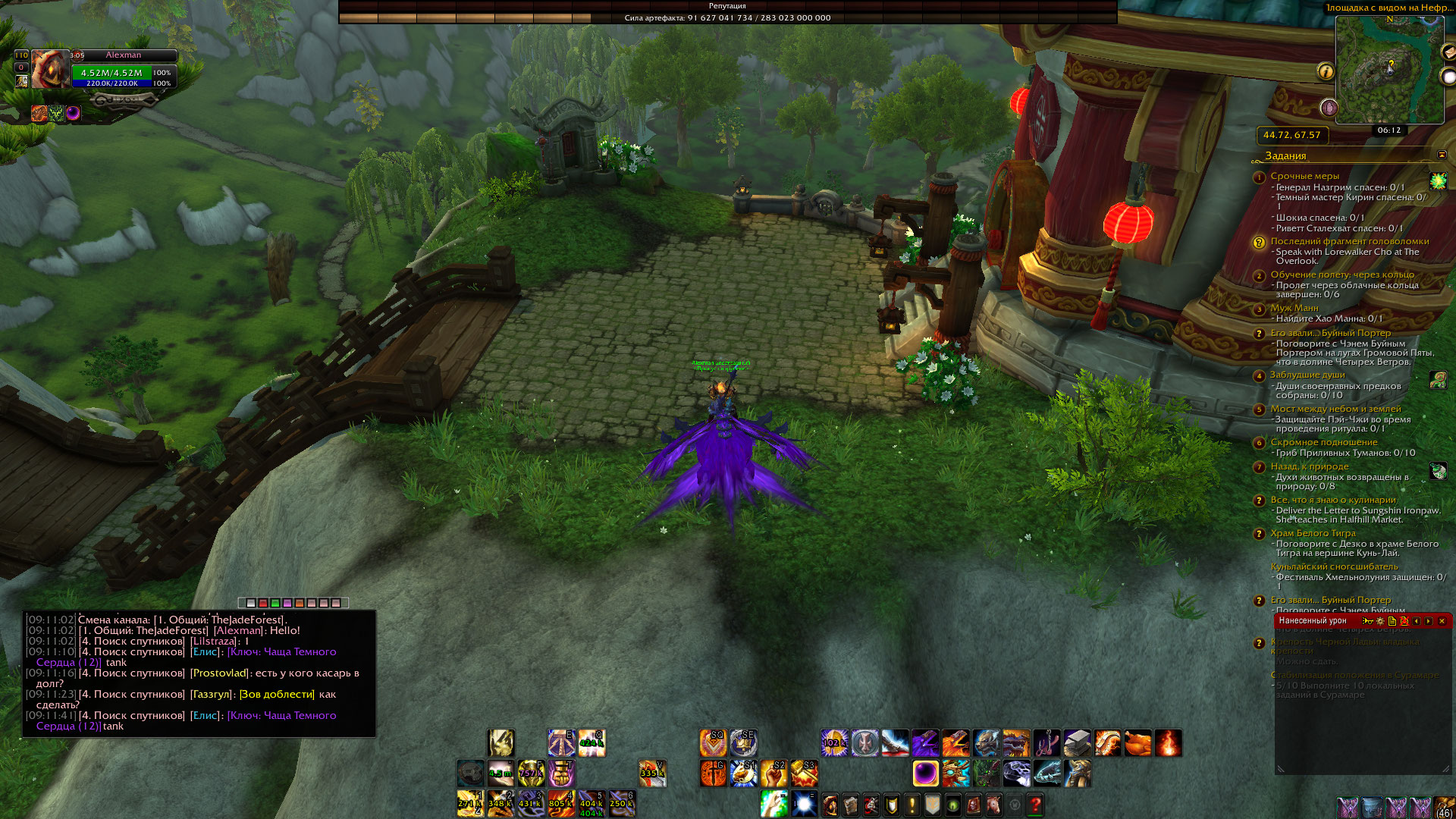The image size is (1456, 819).
Task: Collapse the Задания quest tracker
Action: pyautogui.click(x=1442, y=155)
